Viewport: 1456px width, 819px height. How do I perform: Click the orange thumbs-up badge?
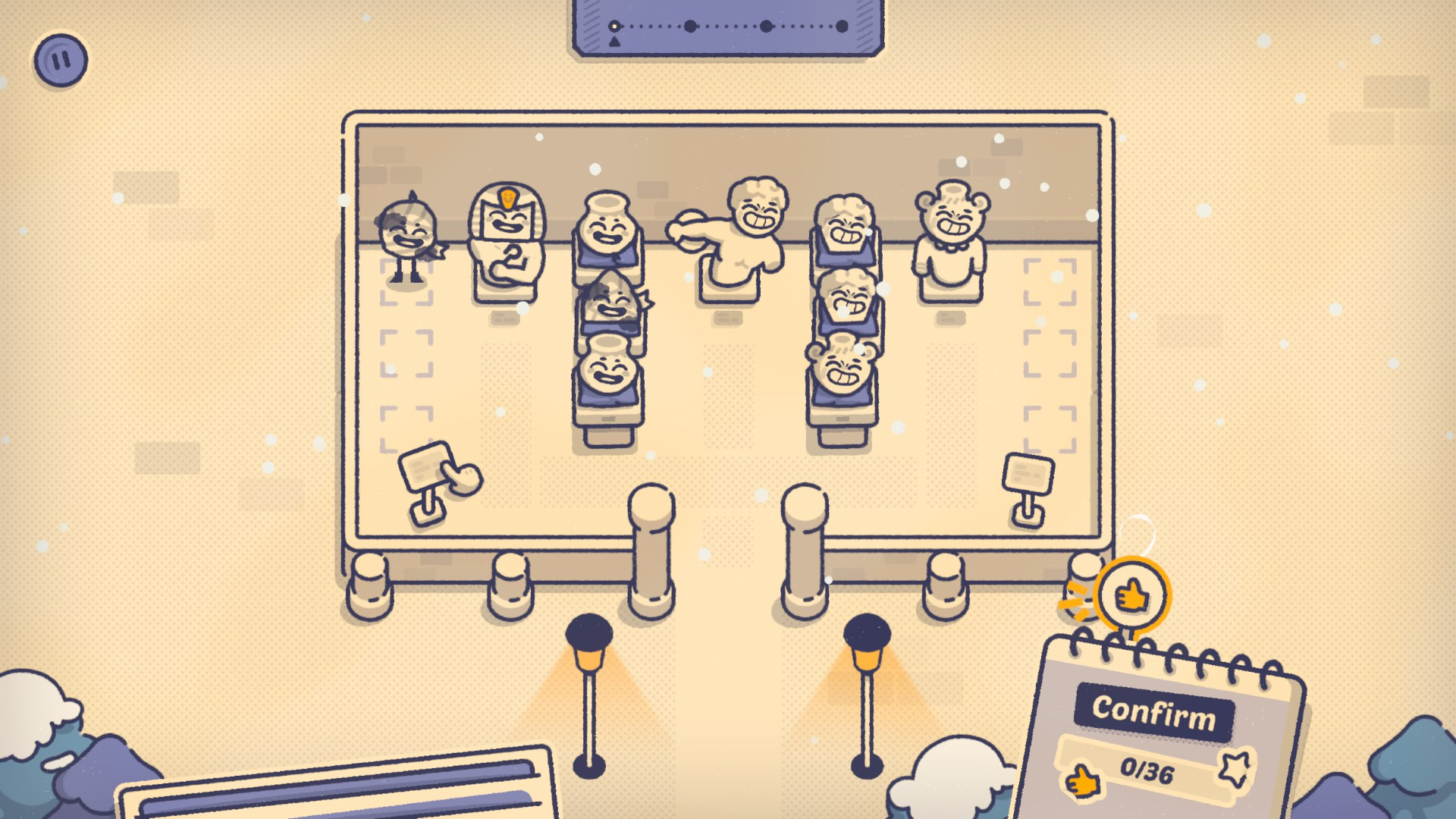coord(1131,596)
